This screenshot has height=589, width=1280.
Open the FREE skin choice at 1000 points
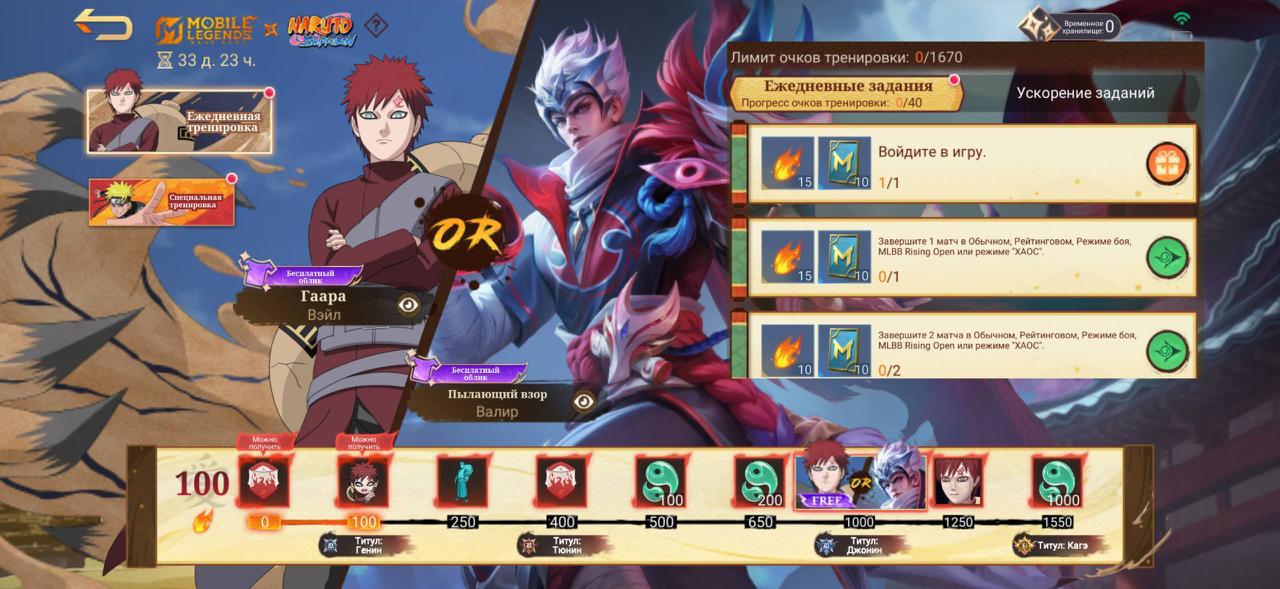coord(860,477)
